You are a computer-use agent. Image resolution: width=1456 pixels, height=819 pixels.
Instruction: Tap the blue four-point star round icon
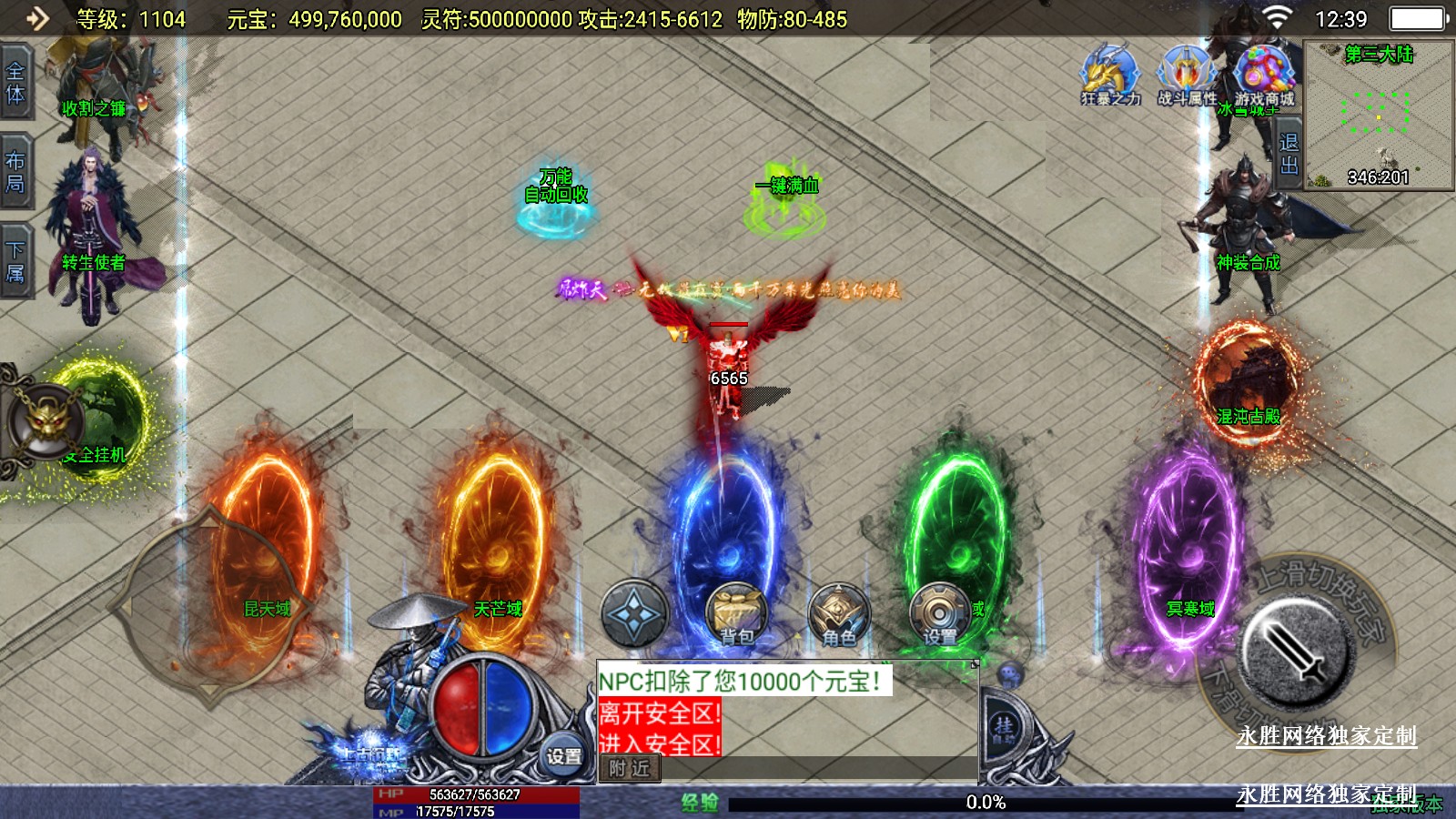click(x=634, y=614)
